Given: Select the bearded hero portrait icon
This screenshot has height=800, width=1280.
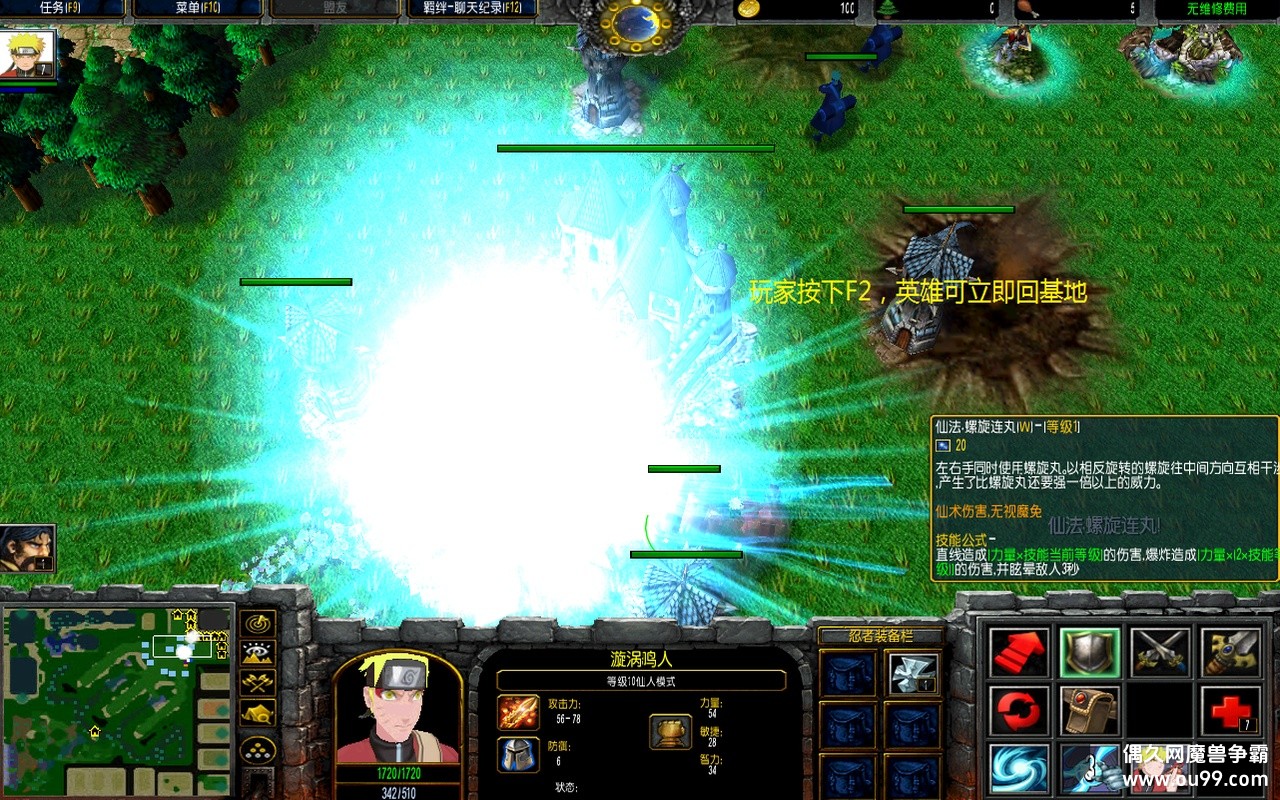Looking at the screenshot, I should pyautogui.click(x=27, y=547).
